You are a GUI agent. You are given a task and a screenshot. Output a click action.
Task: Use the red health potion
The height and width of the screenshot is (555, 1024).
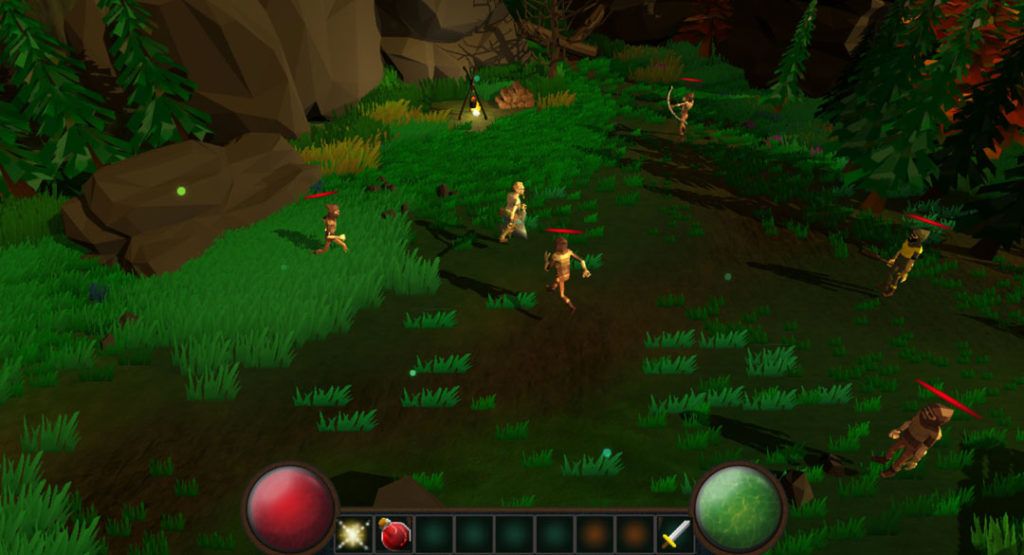point(394,534)
